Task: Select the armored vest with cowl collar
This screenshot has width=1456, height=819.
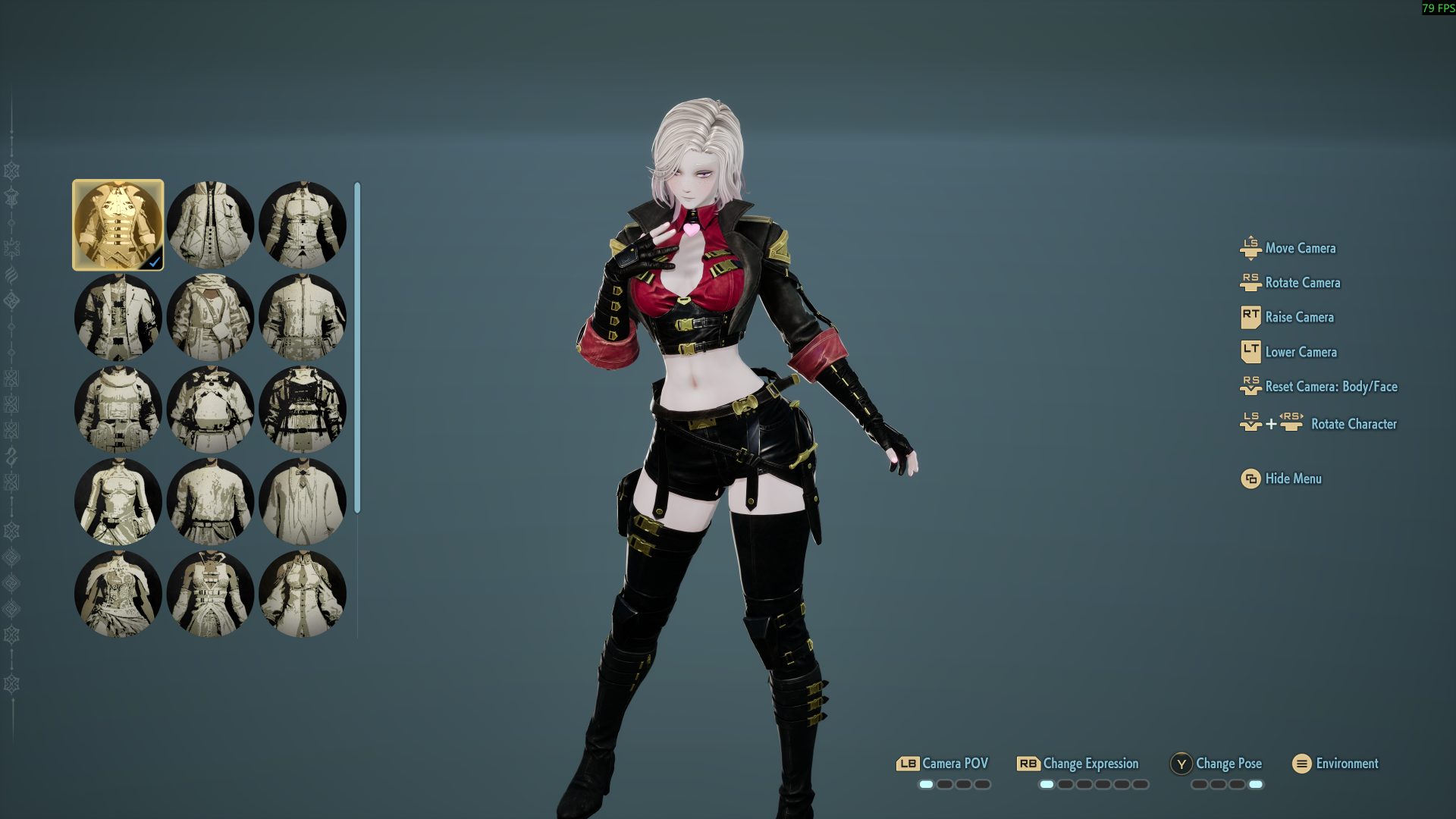Action: point(118,409)
